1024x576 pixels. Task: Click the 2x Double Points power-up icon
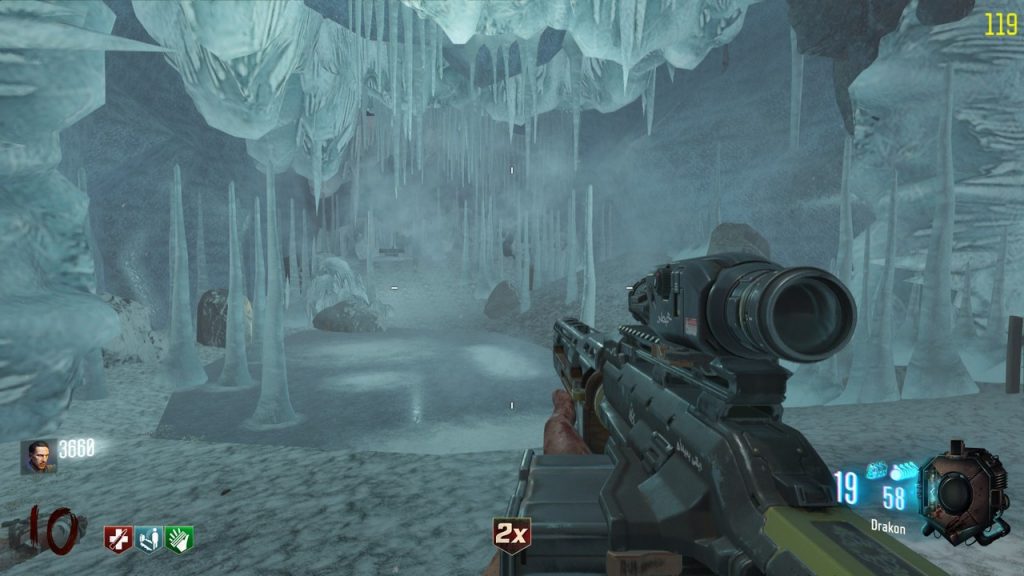point(511,536)
